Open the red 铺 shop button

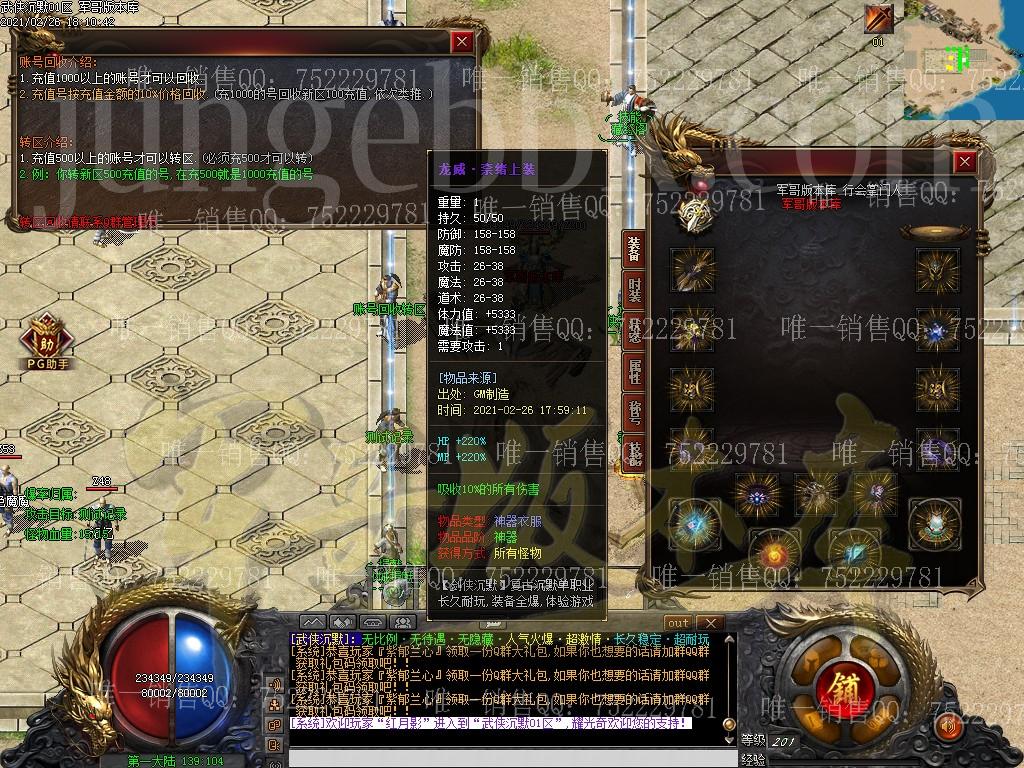point(834,687)
